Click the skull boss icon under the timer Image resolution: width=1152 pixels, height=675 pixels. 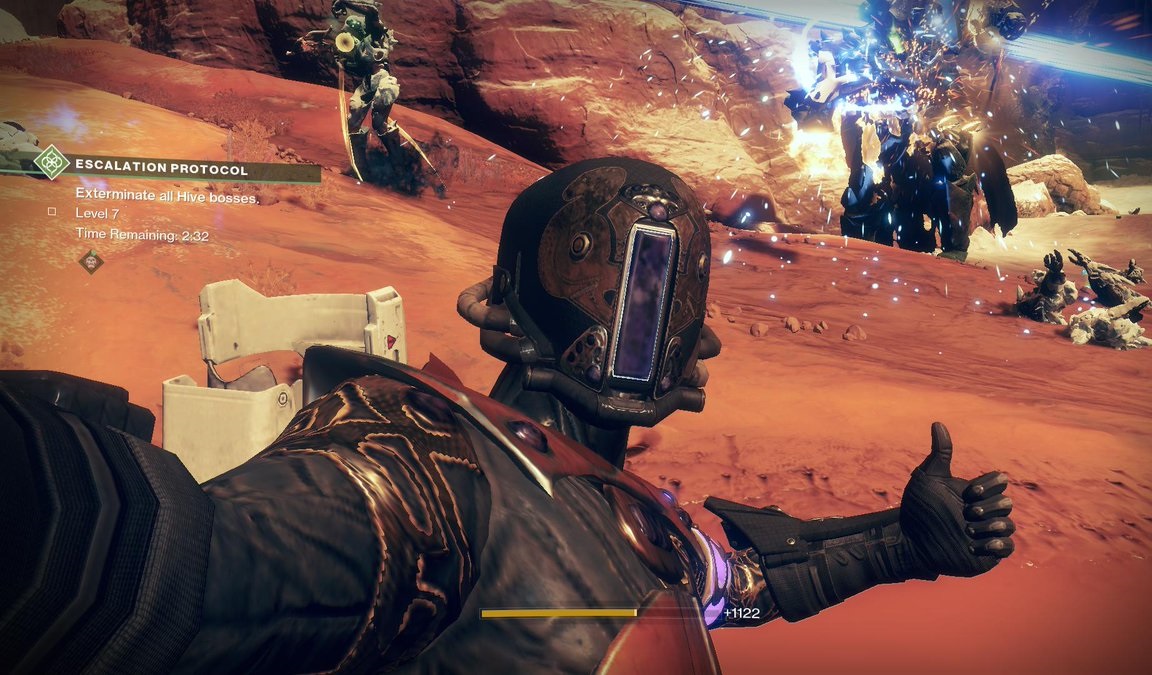coord(91,262)
